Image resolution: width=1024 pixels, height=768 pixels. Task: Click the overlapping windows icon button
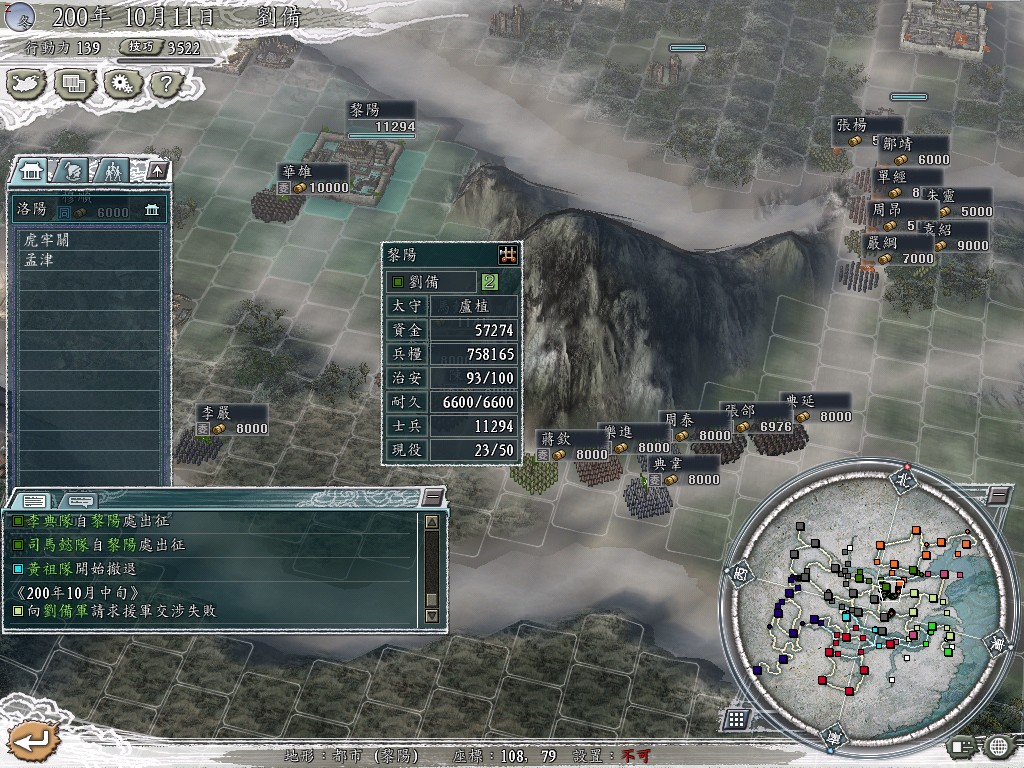click(x=74, y=84)
